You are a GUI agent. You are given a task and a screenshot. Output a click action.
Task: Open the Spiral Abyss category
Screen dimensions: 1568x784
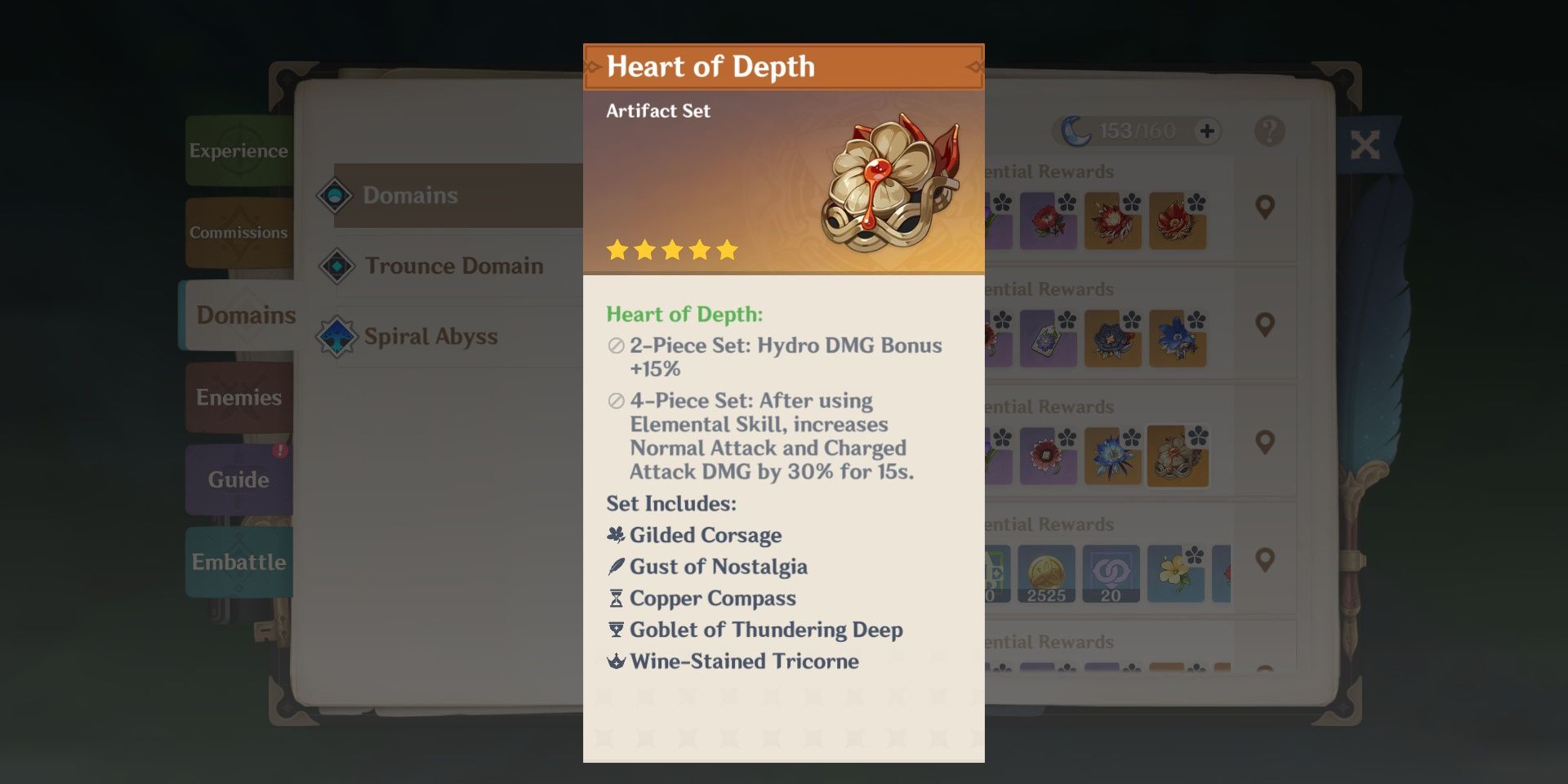pyautogui.click(x=429, y=336)
